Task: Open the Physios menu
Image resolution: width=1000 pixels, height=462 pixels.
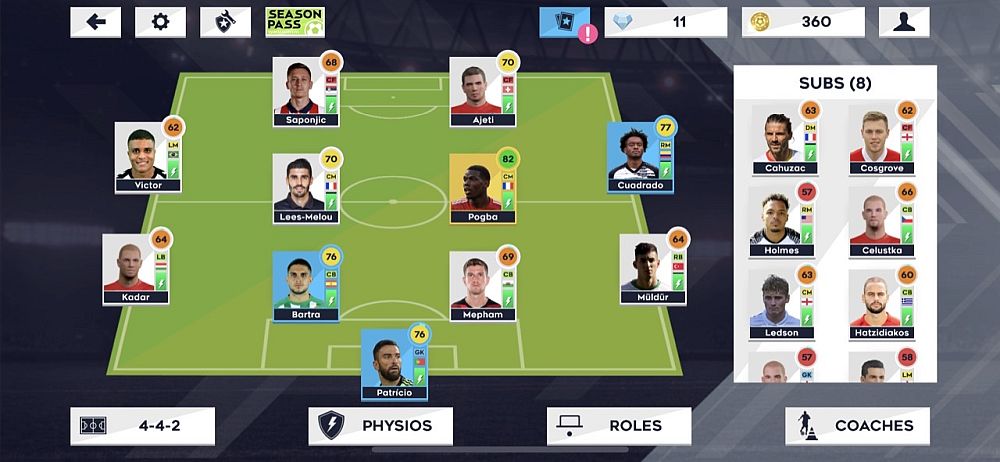Action: pyautogui.click(x=380, y=426)
